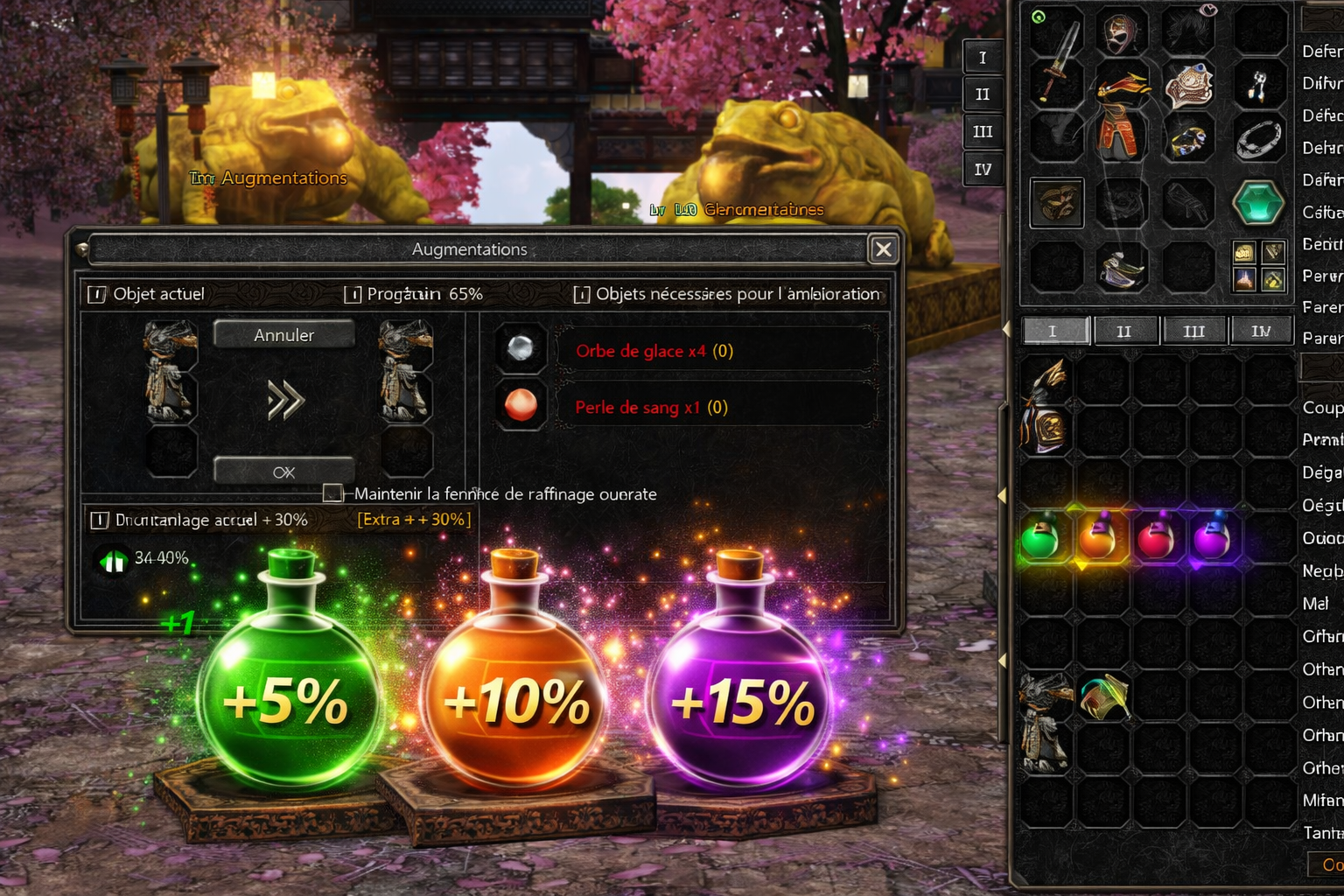
Task: Select the Orbe de glace material icon
Action: click(521, 349)
